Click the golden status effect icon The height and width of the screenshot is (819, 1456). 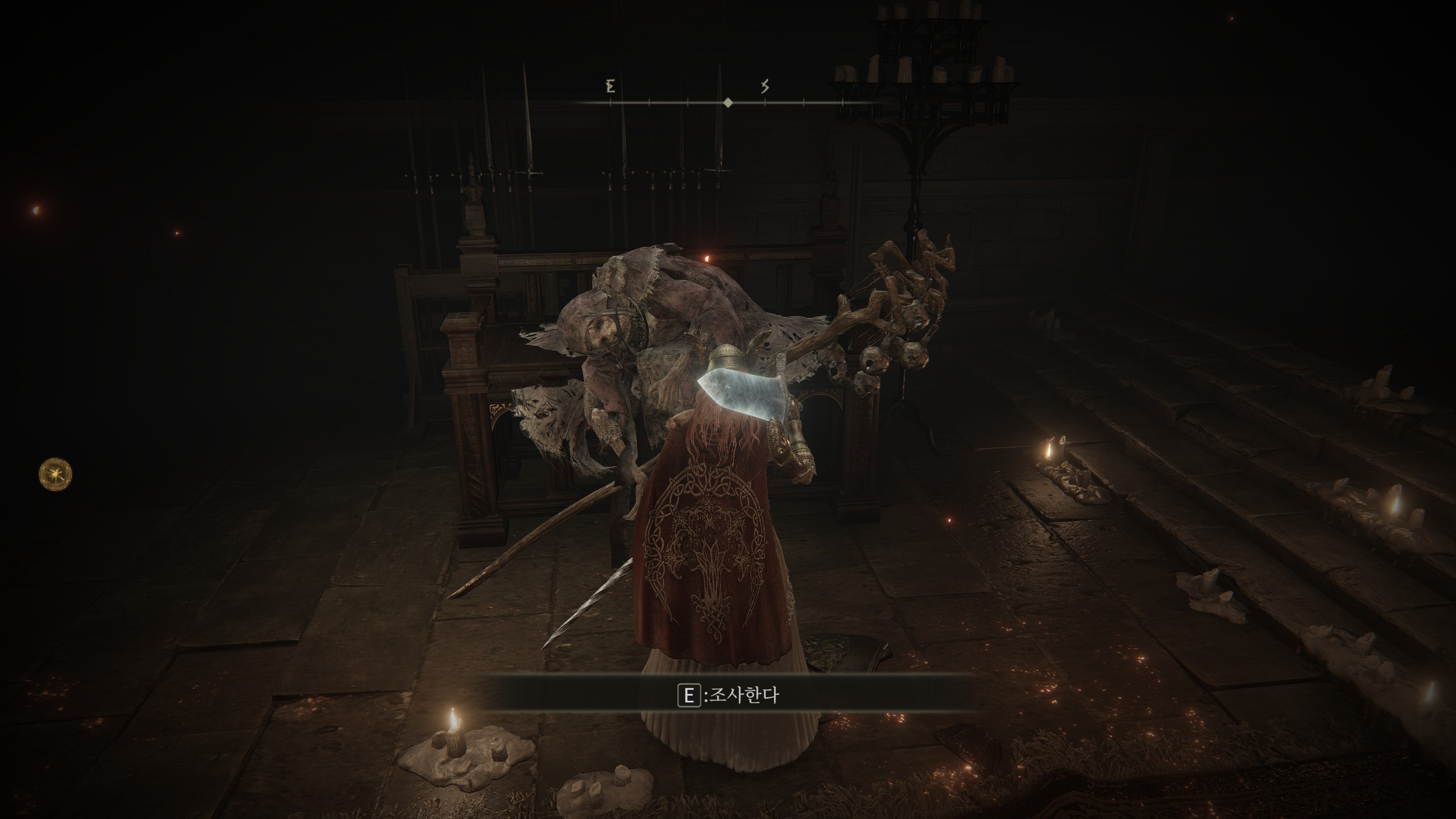coord(56,474)
